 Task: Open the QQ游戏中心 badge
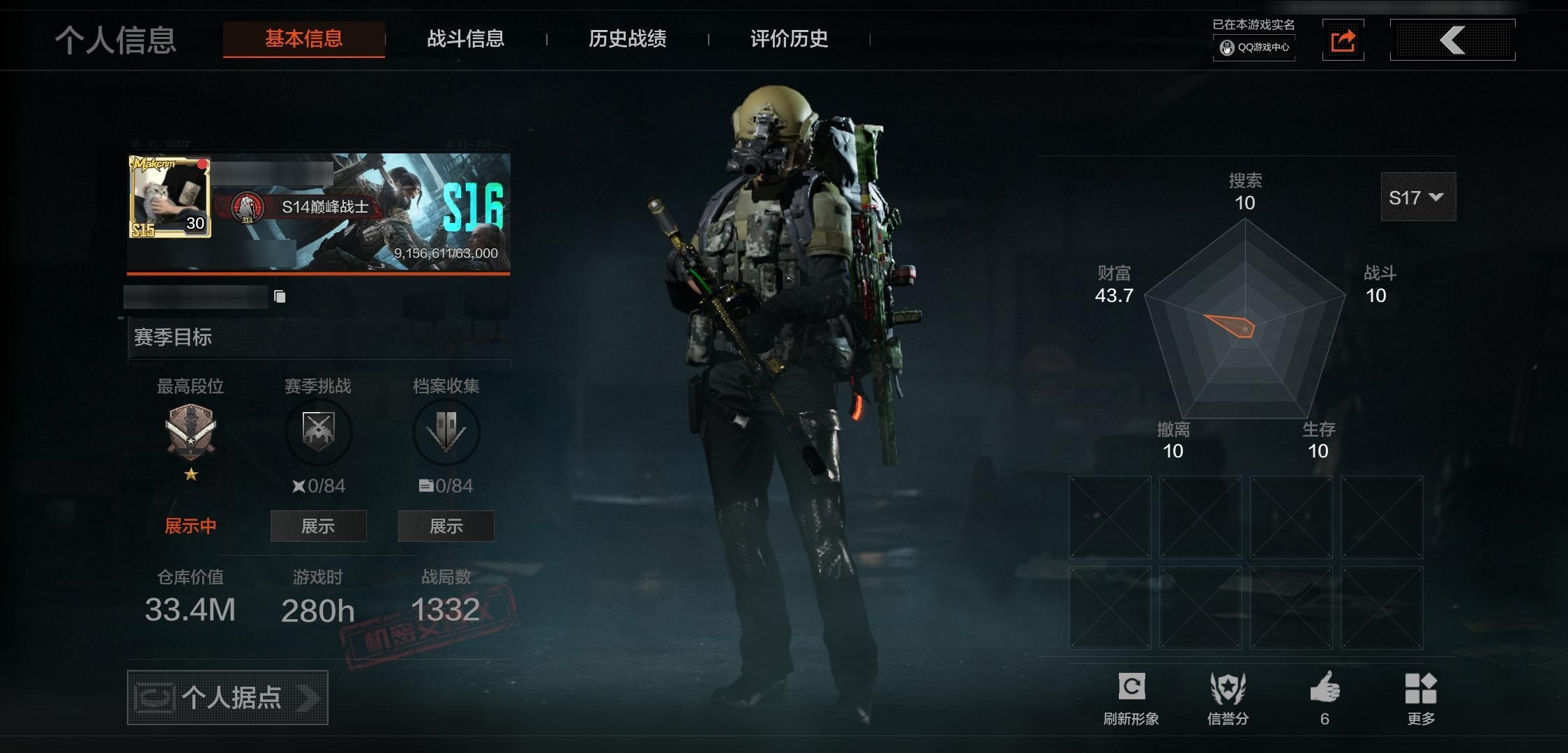click(x=1254, y=47)
